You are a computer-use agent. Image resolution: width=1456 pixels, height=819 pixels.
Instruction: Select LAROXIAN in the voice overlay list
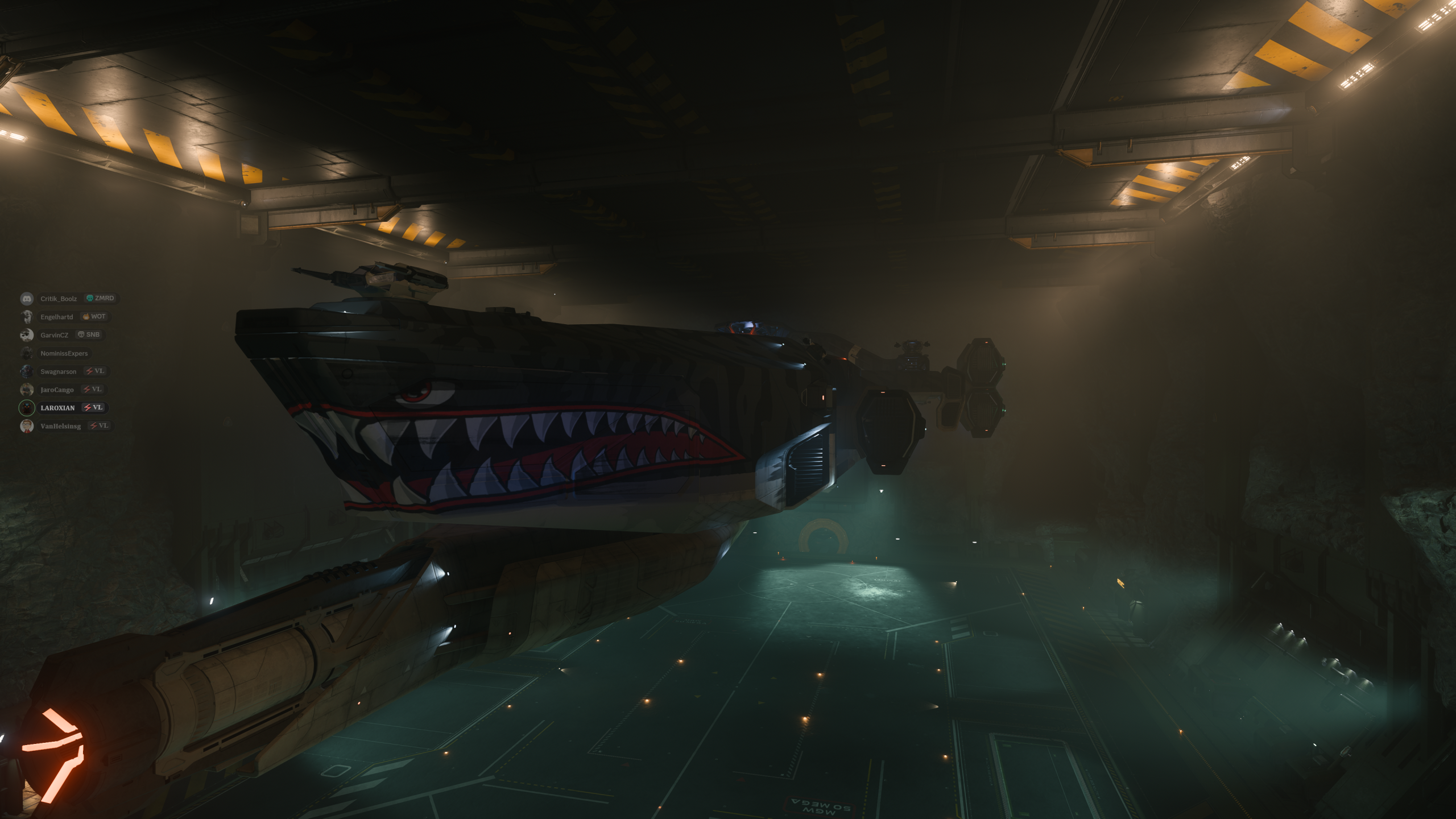57,408
